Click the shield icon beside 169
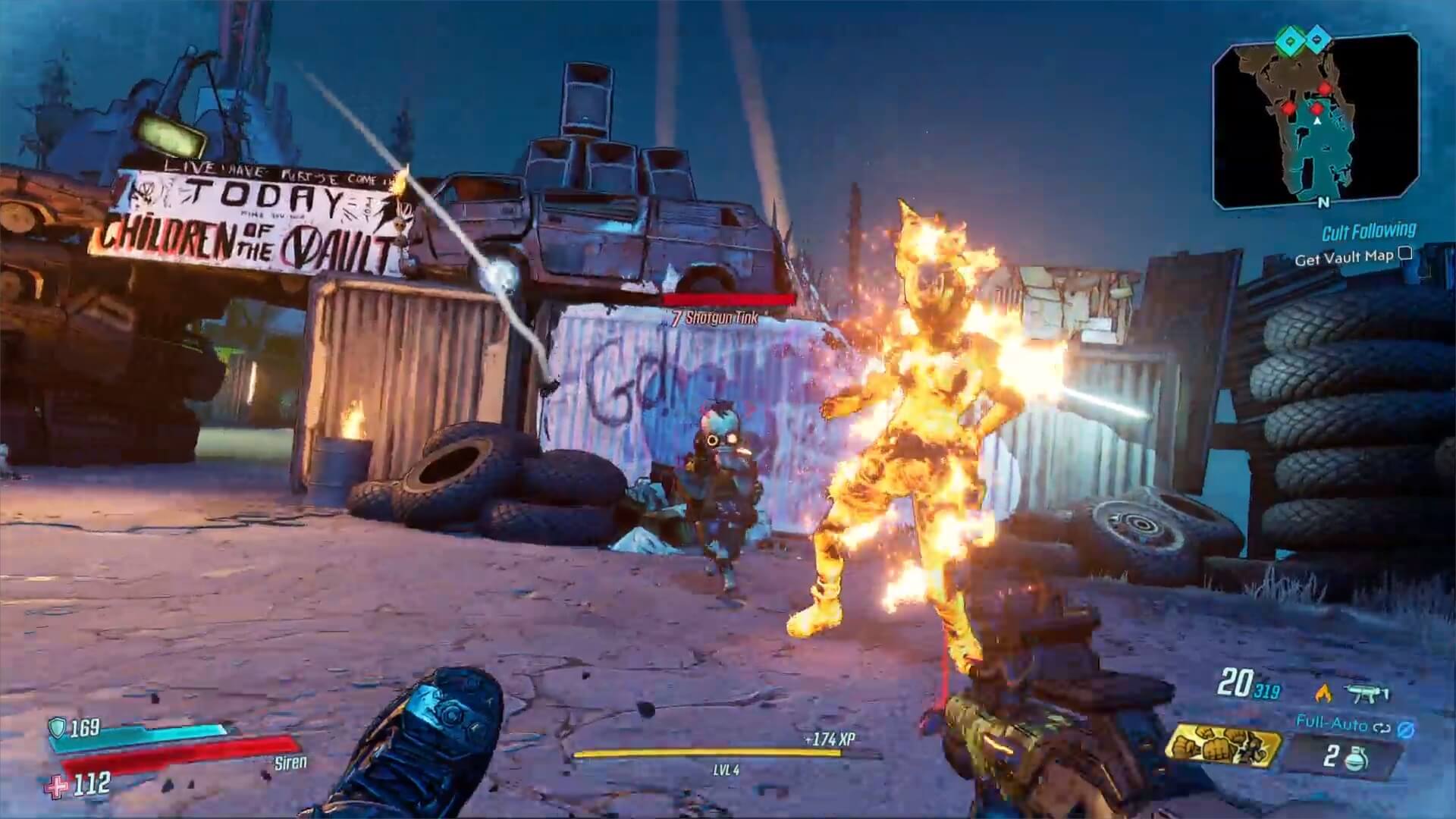This screenshot has width=1456, height=819. pyautogui.click(x=58, y=729)
